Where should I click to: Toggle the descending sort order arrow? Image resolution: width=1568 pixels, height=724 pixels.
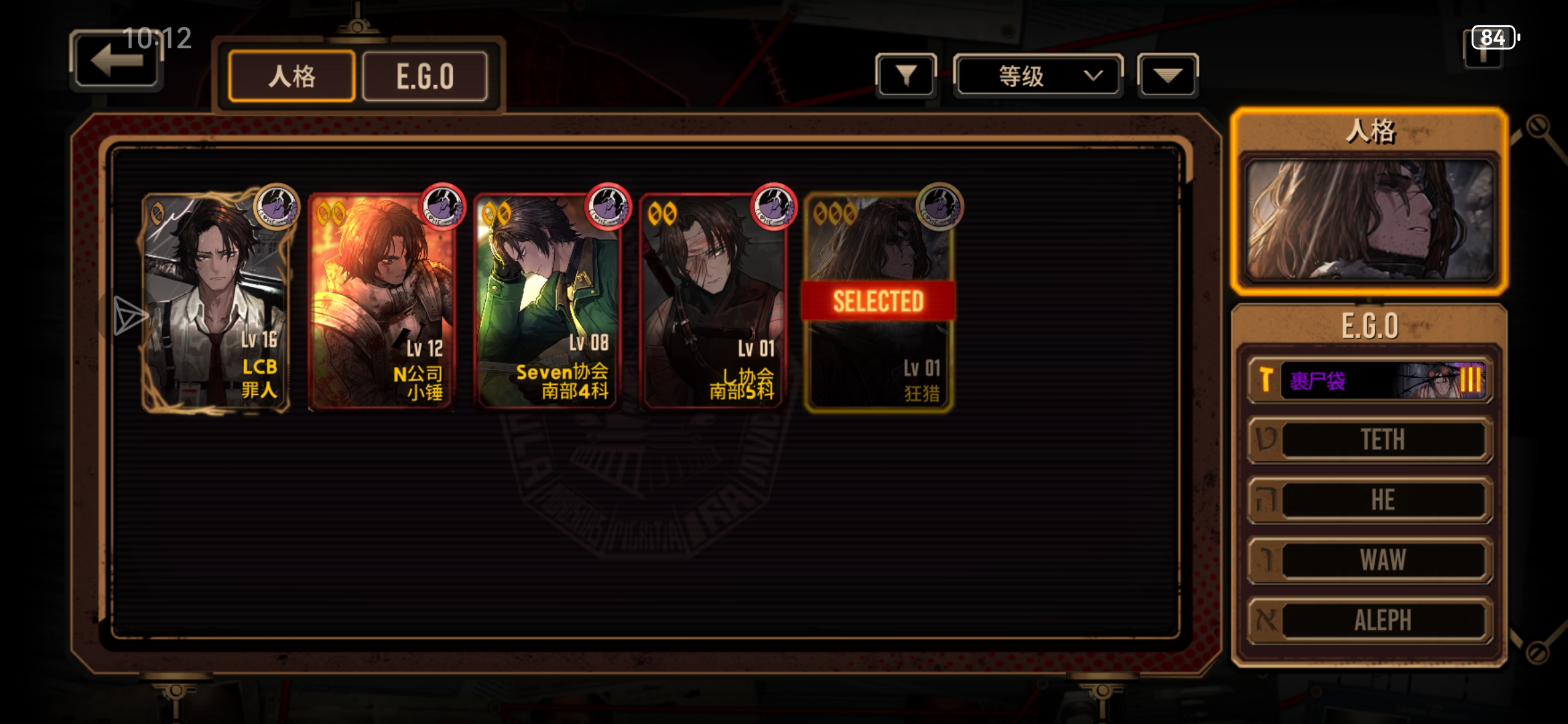click(1167, 76)
